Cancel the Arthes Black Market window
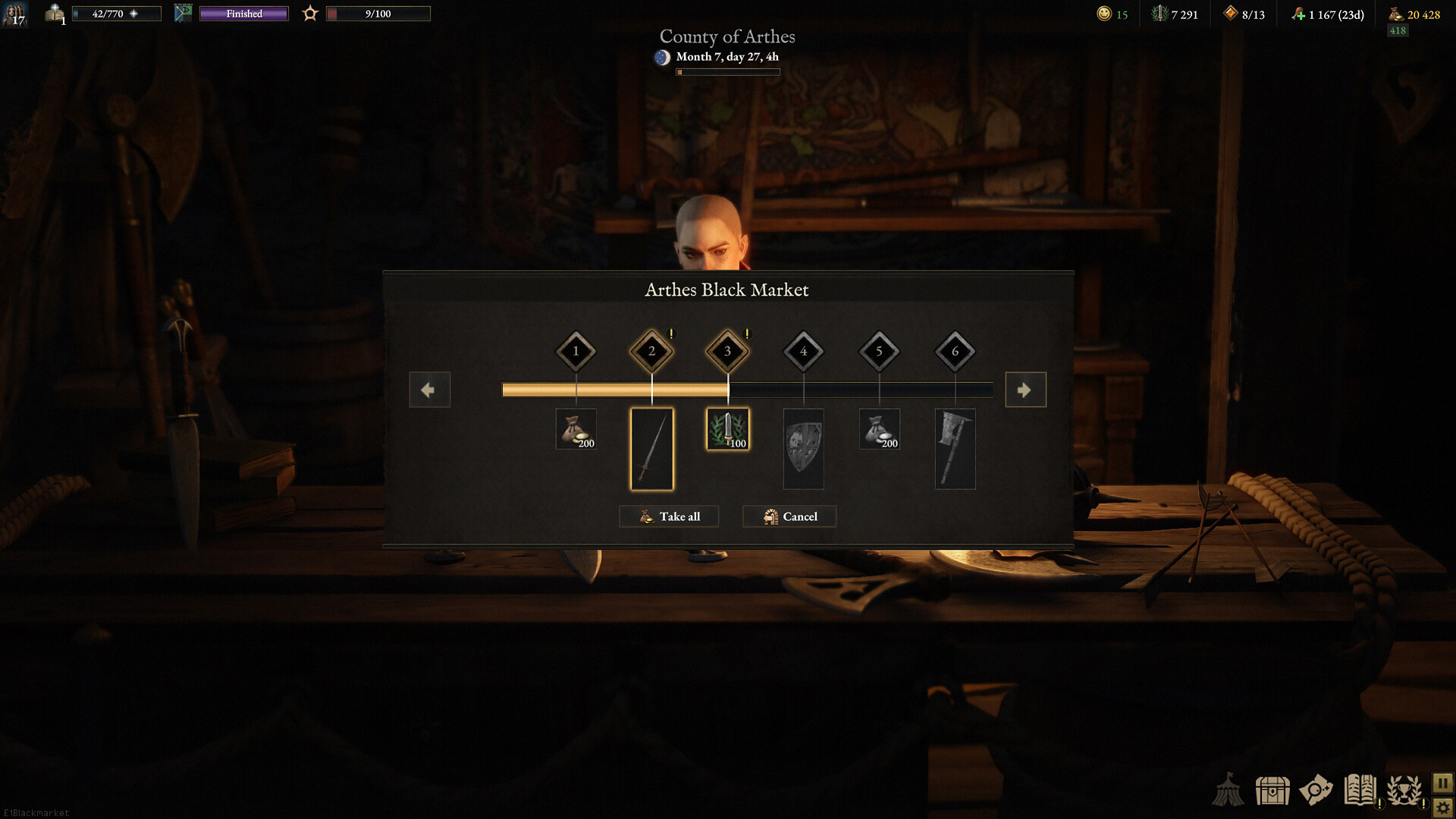 (789, 516)
